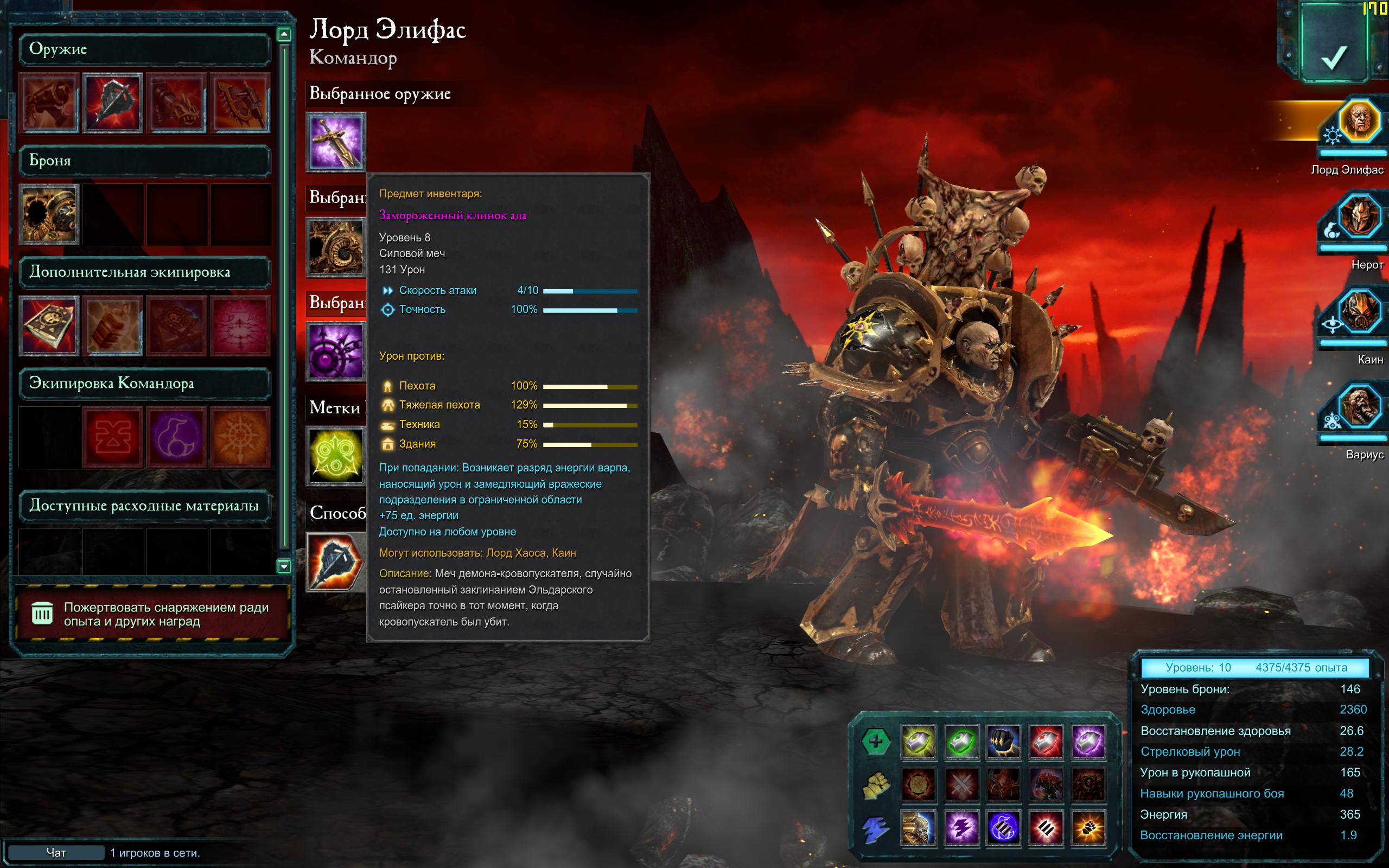Select the tome accessory in additional equipment
The height and width of the screenshot is (868, 1389).
coord(49,325)
